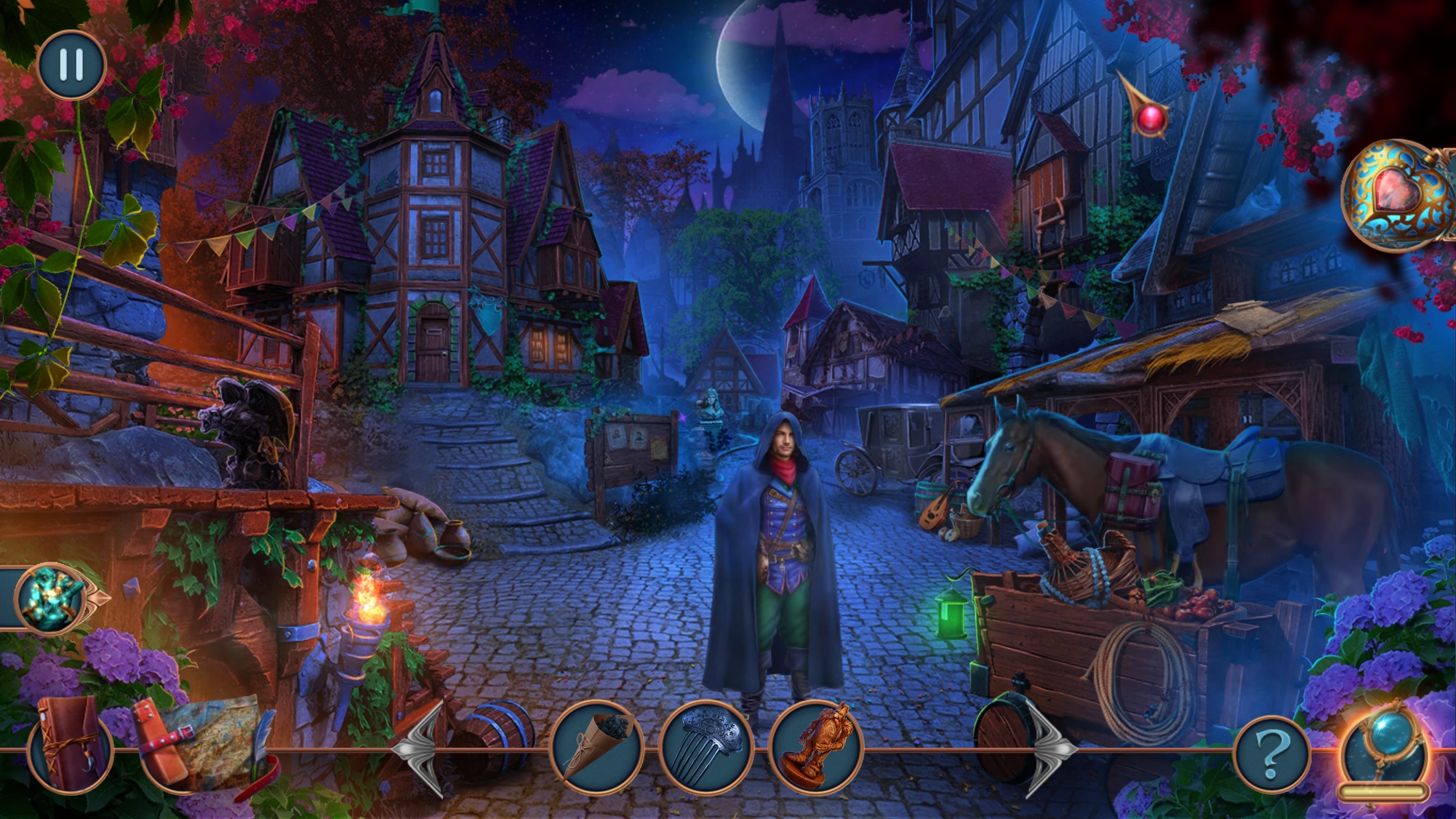Activate the heart gem amulet
Image resolution: width=1456 pixels, height=819 pixels.
[1396, 195]
